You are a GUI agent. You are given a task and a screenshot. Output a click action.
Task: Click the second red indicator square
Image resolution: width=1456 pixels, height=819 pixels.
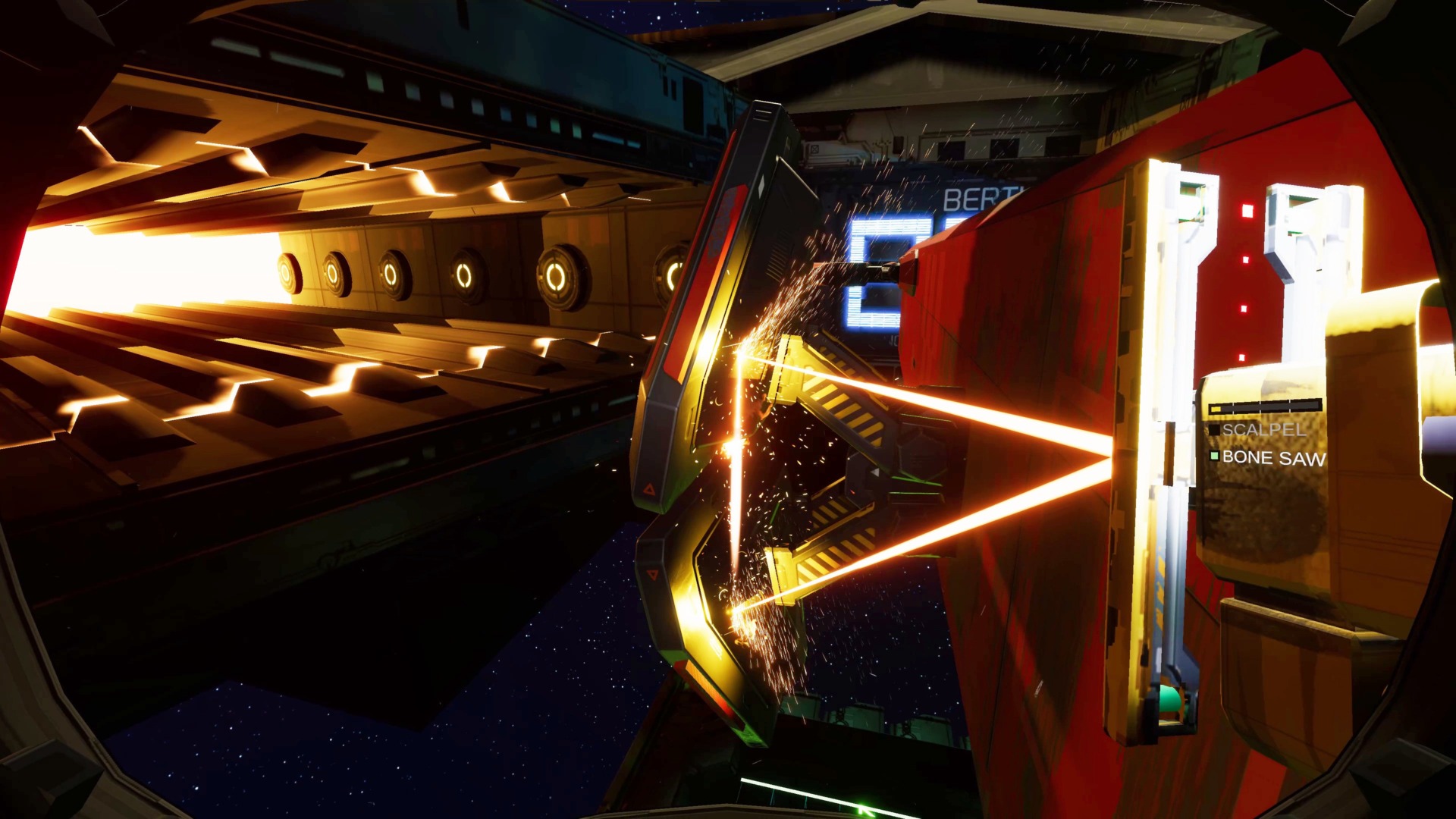(1246, 260)
